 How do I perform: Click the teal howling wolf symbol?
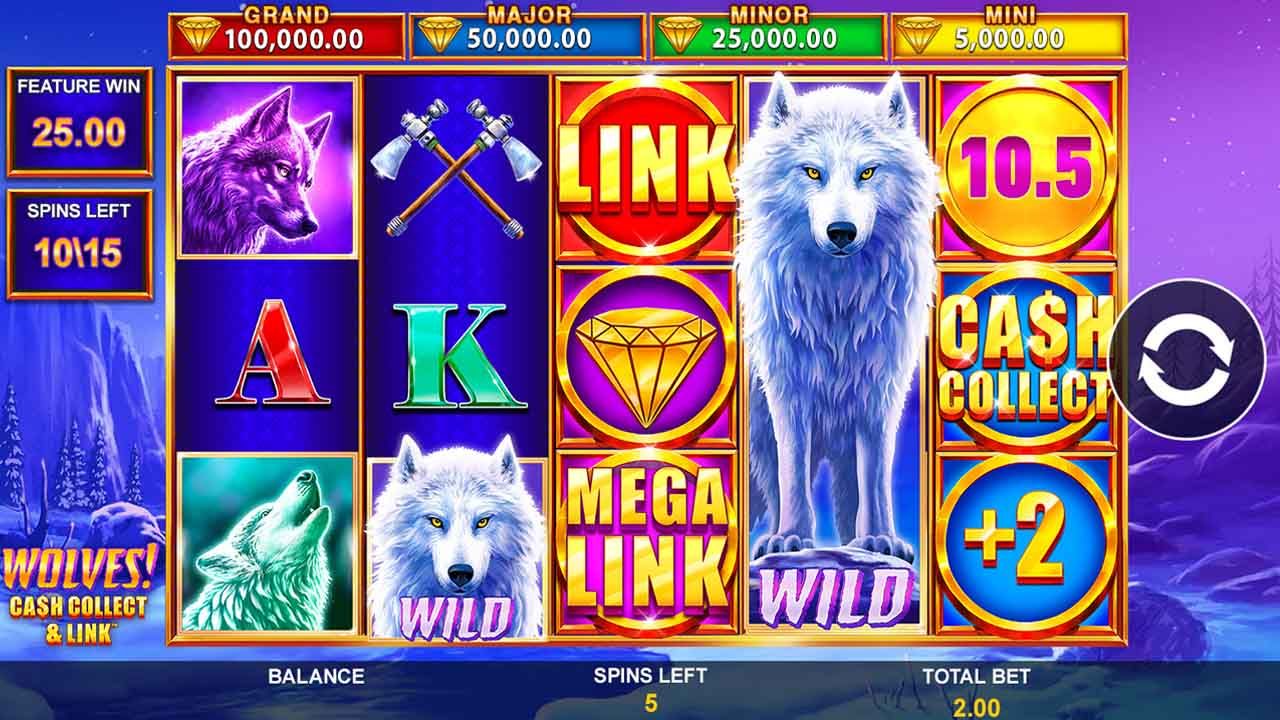pos(265,550)
